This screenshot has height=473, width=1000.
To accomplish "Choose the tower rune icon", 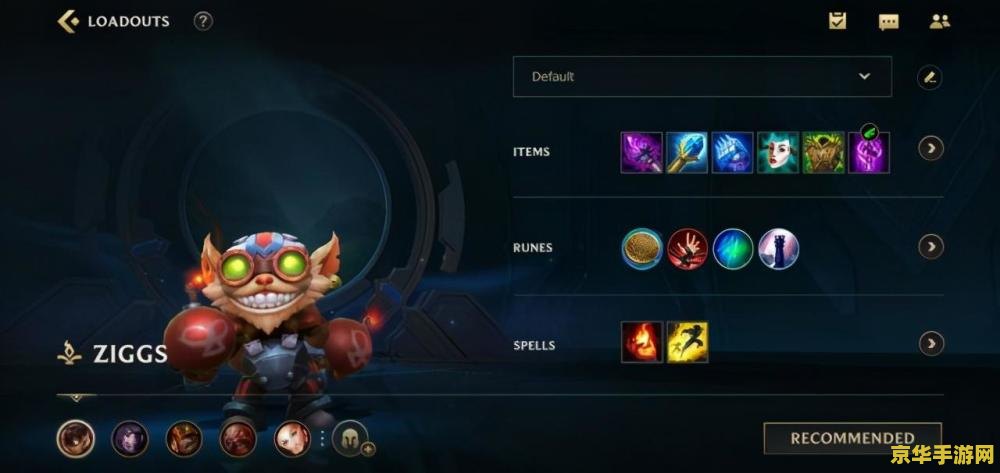I will point(778,248).
